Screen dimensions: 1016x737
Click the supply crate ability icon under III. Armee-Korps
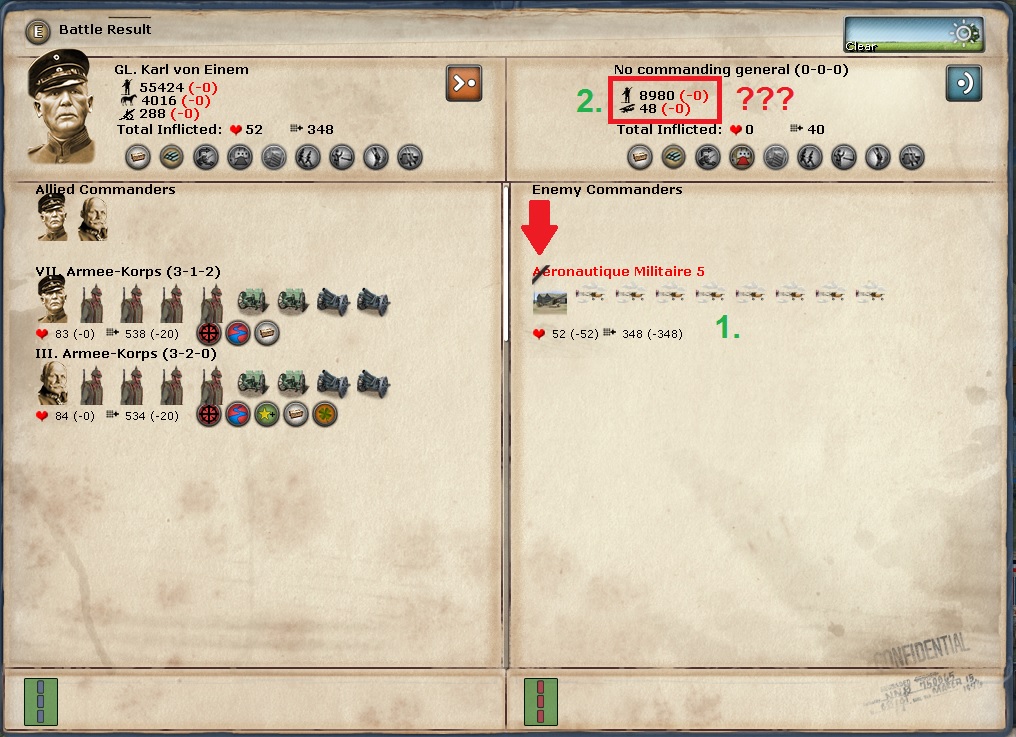pyautogui.click(x=295, y=414)
